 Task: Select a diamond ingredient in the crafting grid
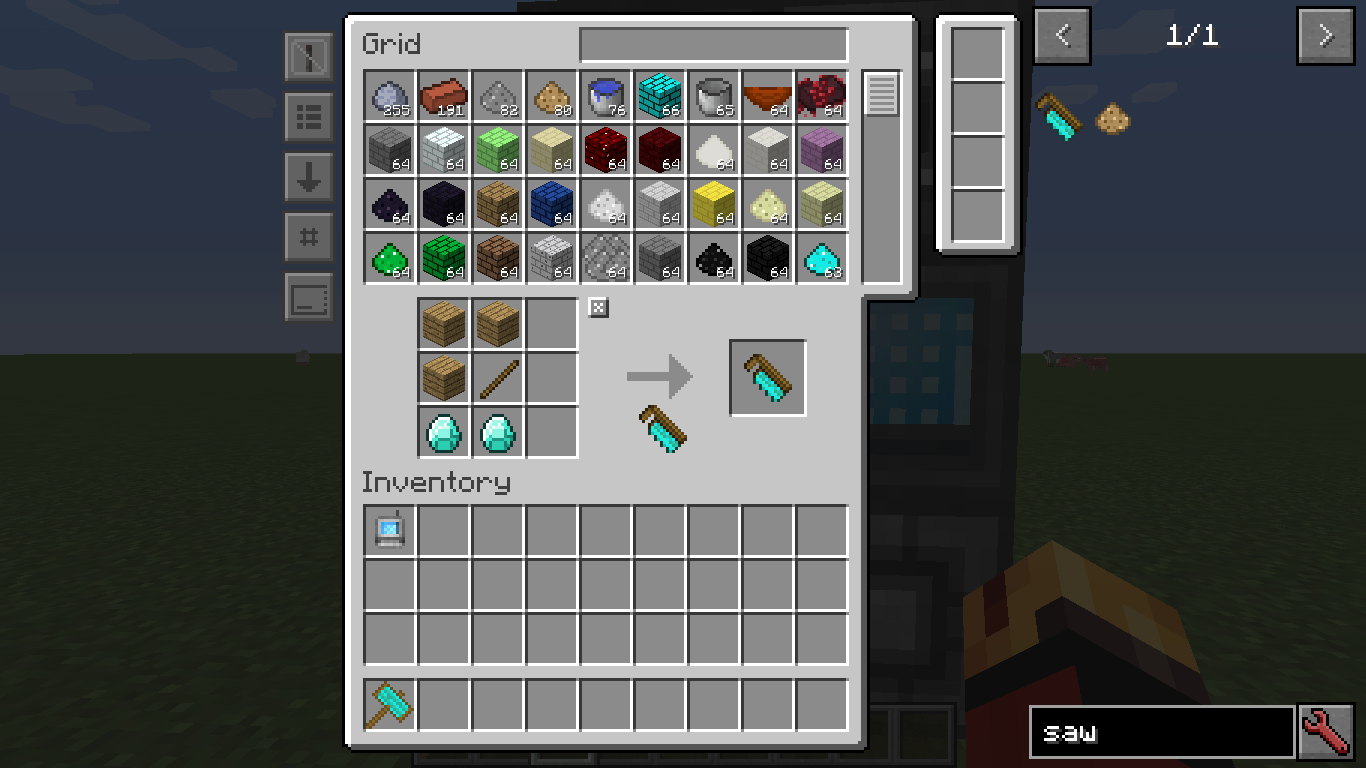click(x=443, y=433)
